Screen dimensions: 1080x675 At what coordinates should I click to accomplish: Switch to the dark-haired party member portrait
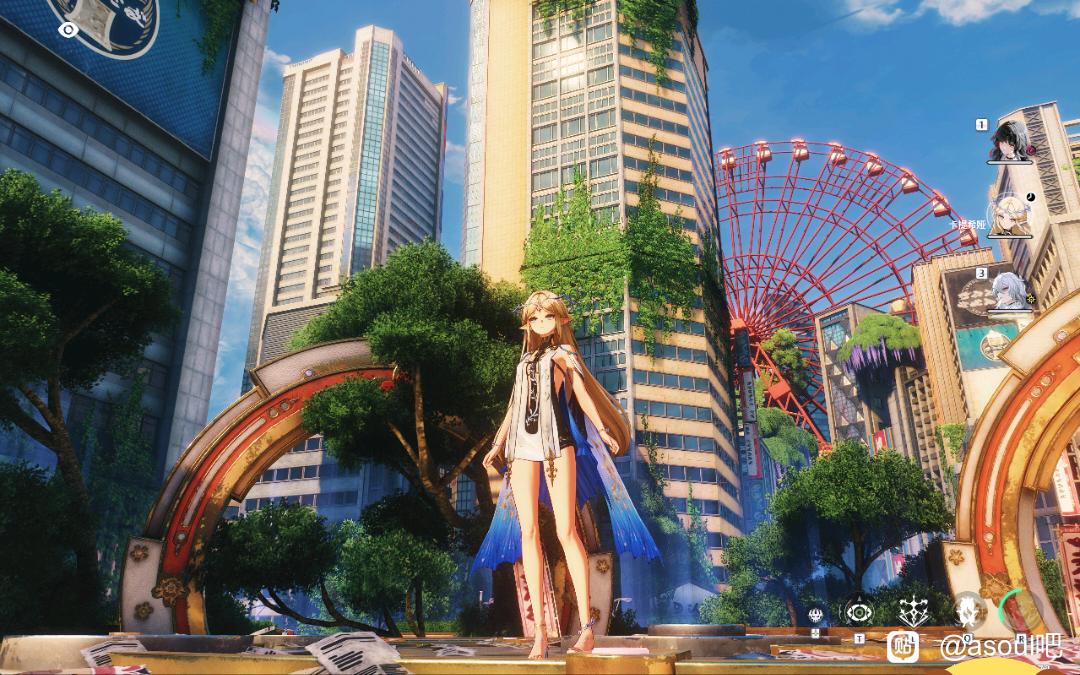coord(1010,142)
